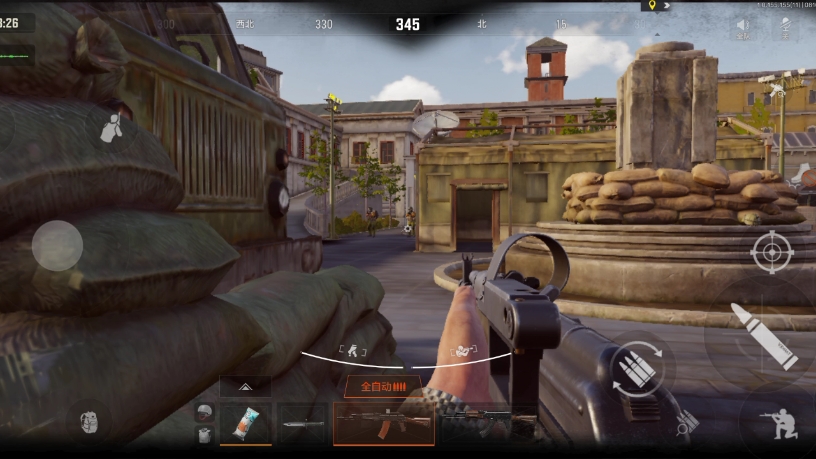
Task: Toggle aim-down-sights with the crosshair button
Action: tap(771, 251)
